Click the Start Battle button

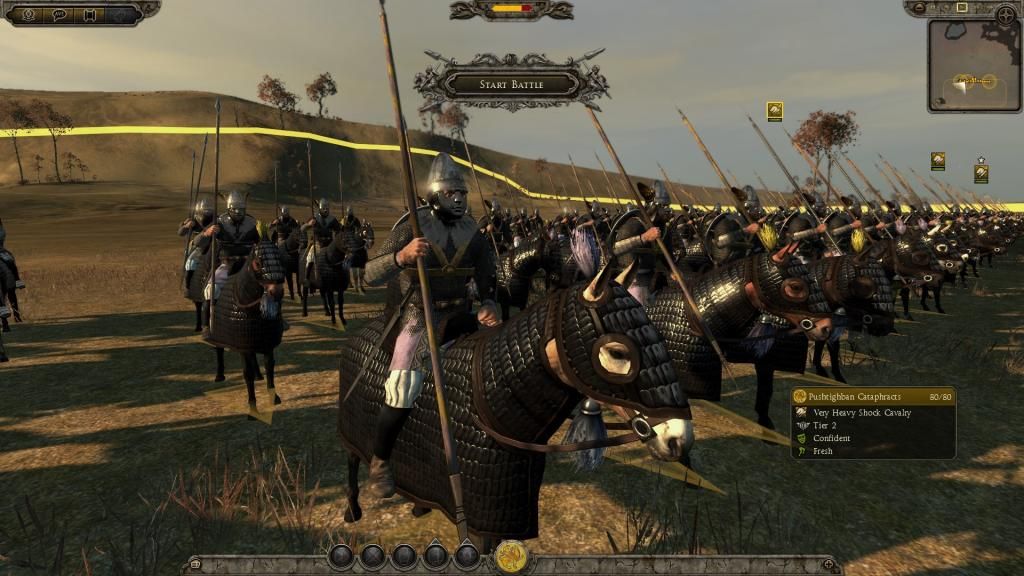(x=511, y=84)
